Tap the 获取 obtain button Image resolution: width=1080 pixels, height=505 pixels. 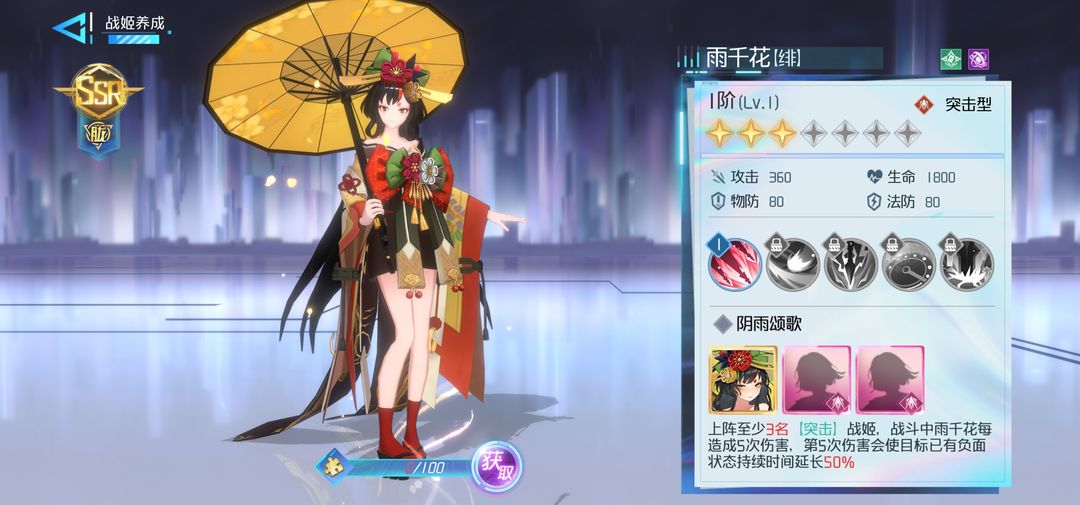496,466
